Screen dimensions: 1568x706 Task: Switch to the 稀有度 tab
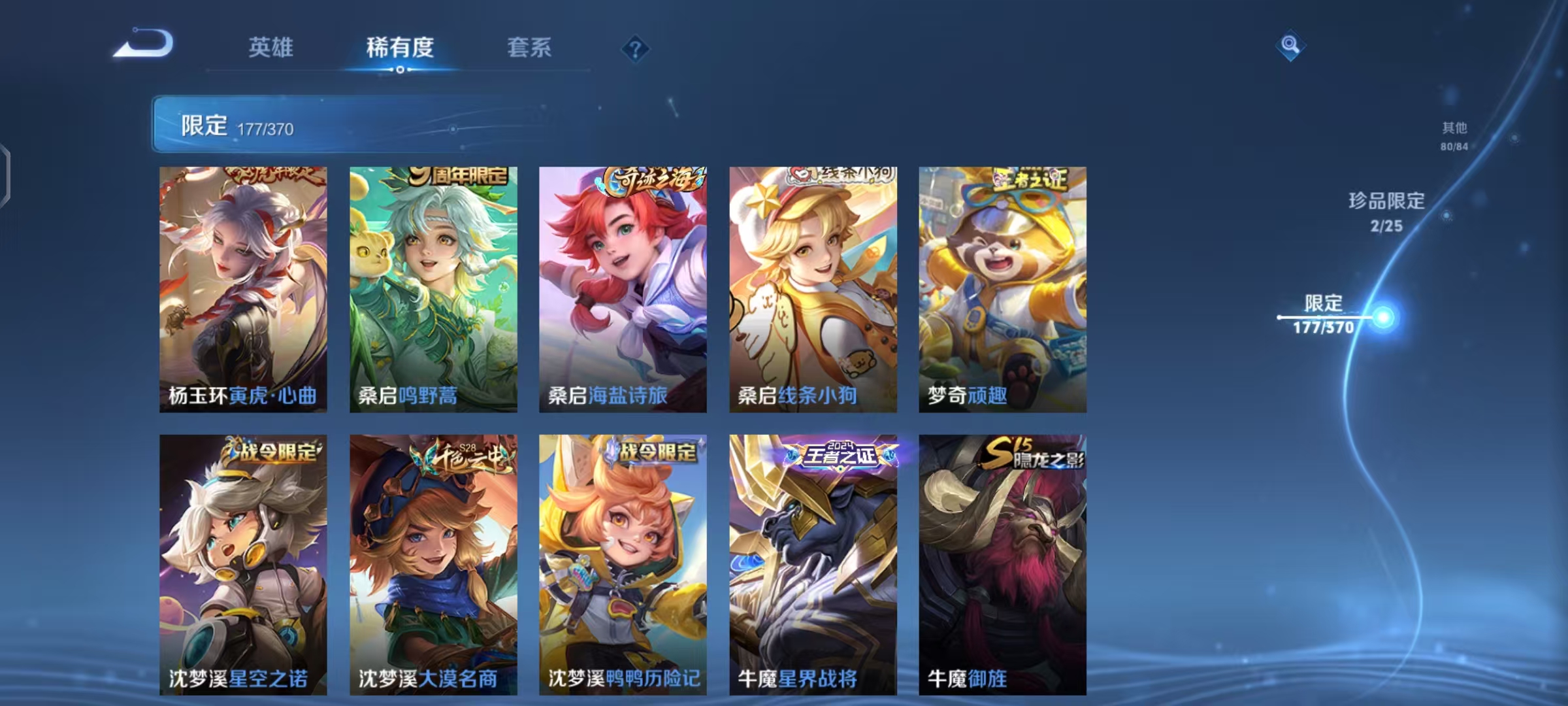pos(401,47)
